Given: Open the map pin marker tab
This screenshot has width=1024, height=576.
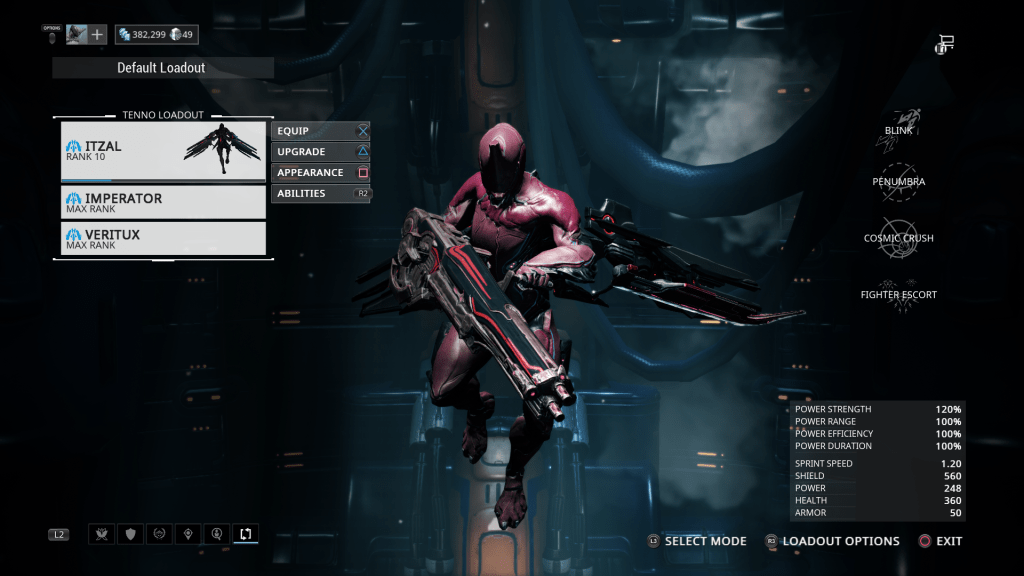Looking at the screenshot, I should pos(187,534).
